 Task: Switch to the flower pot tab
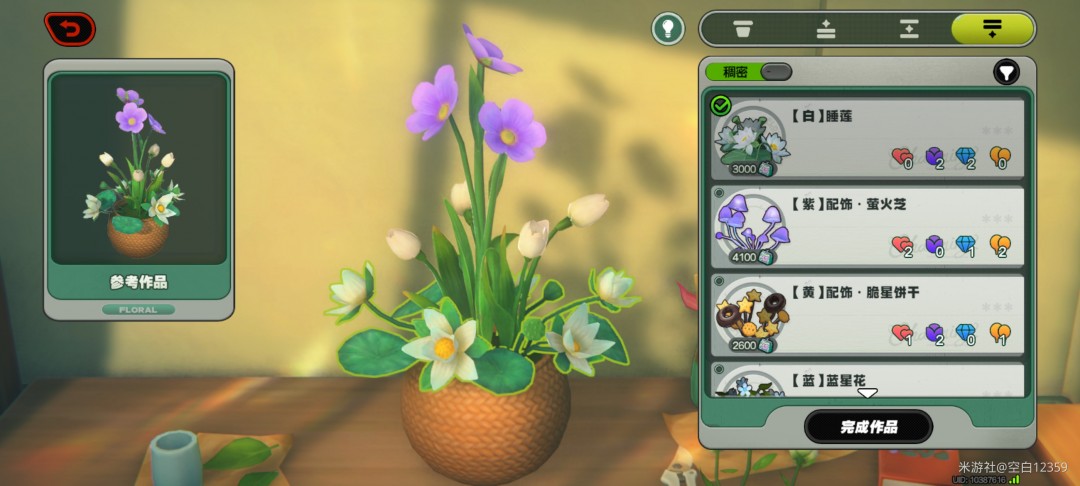click(x=742, y=28)
